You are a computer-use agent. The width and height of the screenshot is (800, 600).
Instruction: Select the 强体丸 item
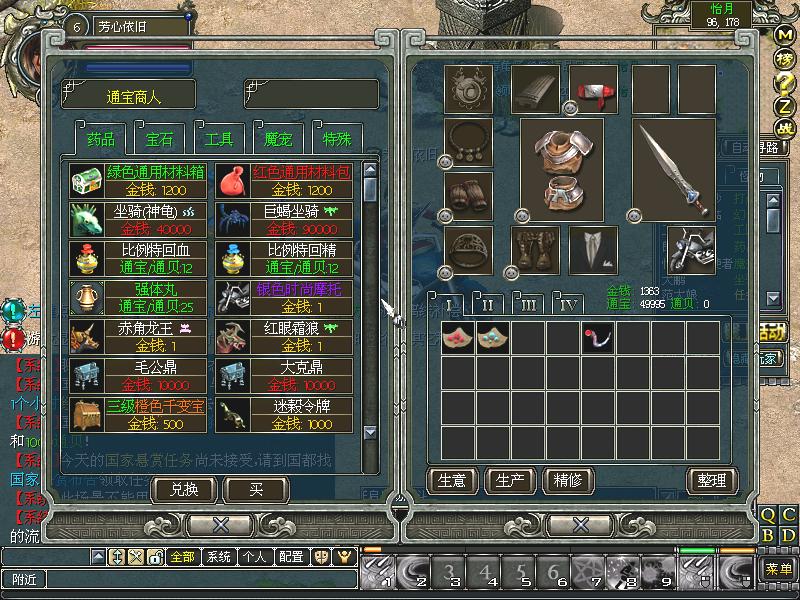(140, 298)
